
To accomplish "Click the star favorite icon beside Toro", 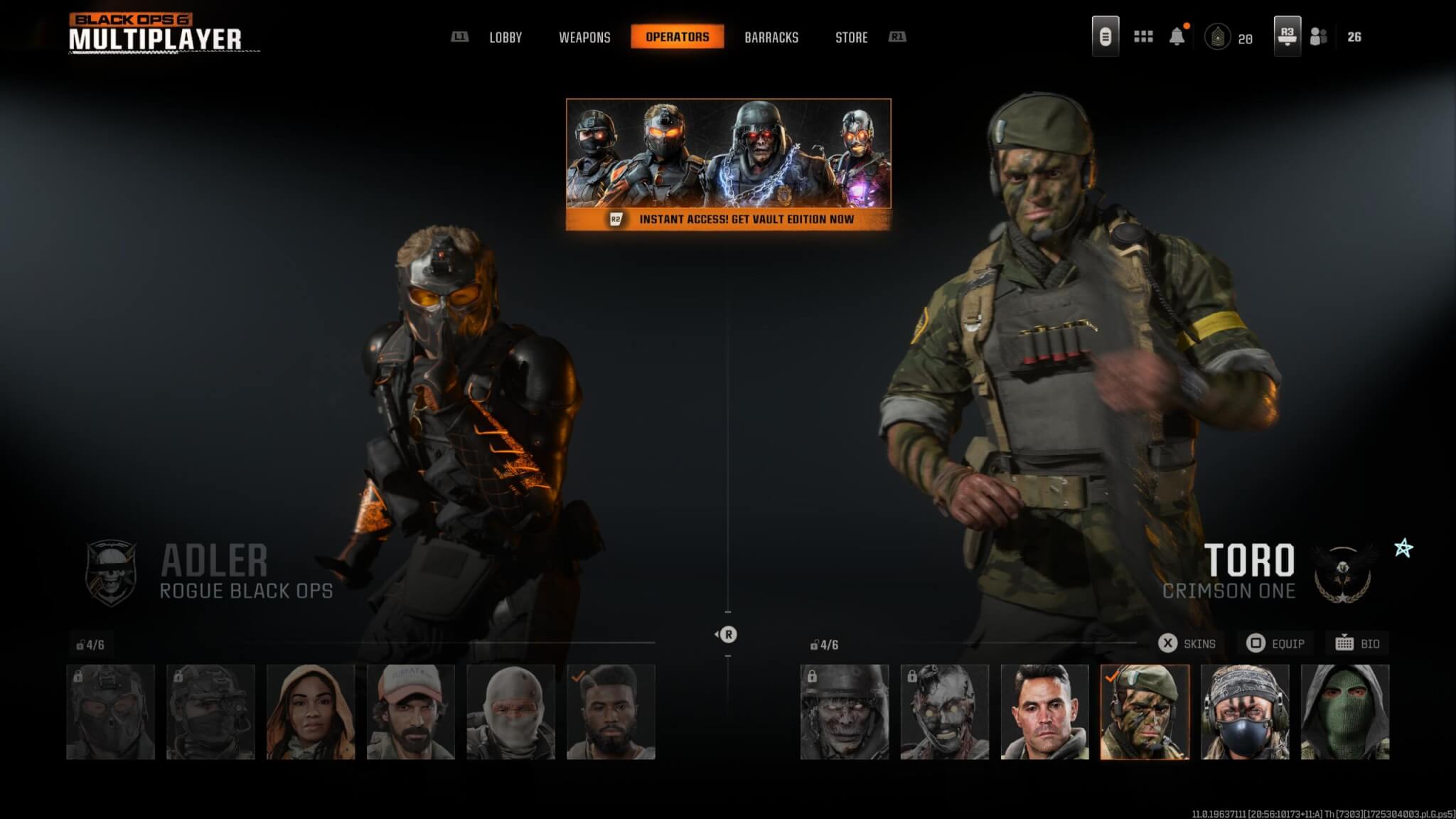I will coord(1403,548).
